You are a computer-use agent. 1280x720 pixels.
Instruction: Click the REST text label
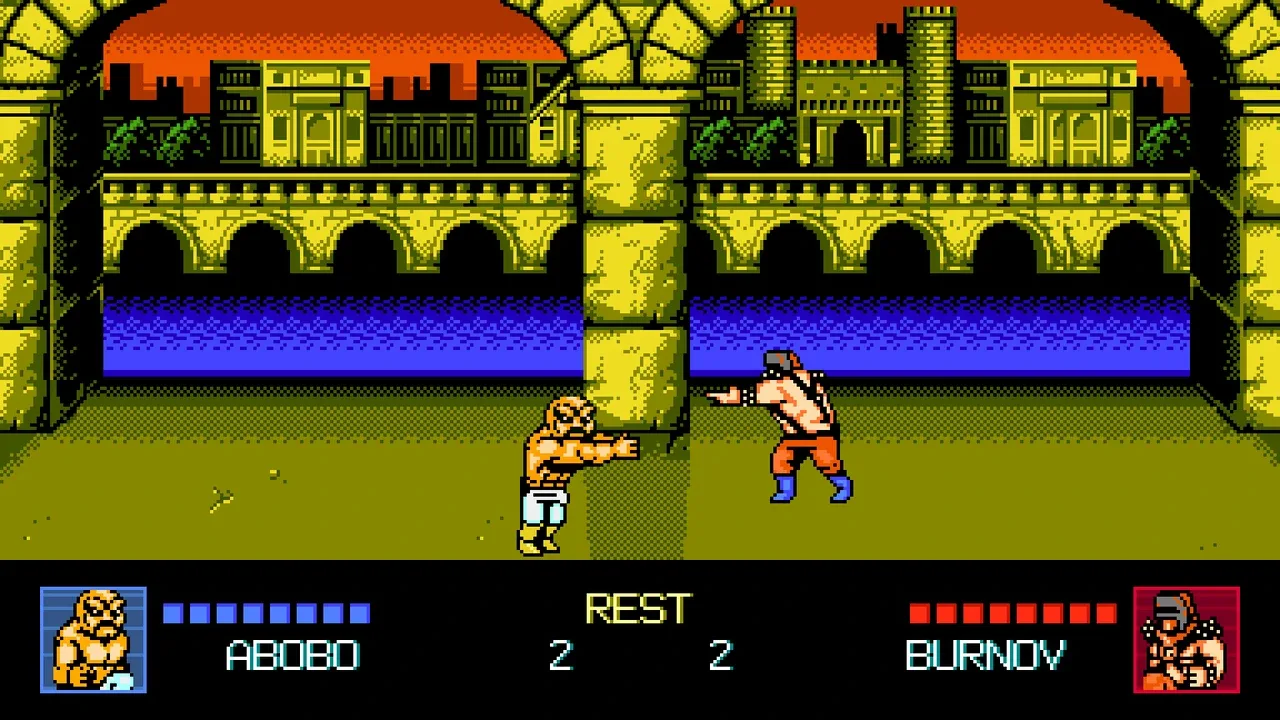639,607
